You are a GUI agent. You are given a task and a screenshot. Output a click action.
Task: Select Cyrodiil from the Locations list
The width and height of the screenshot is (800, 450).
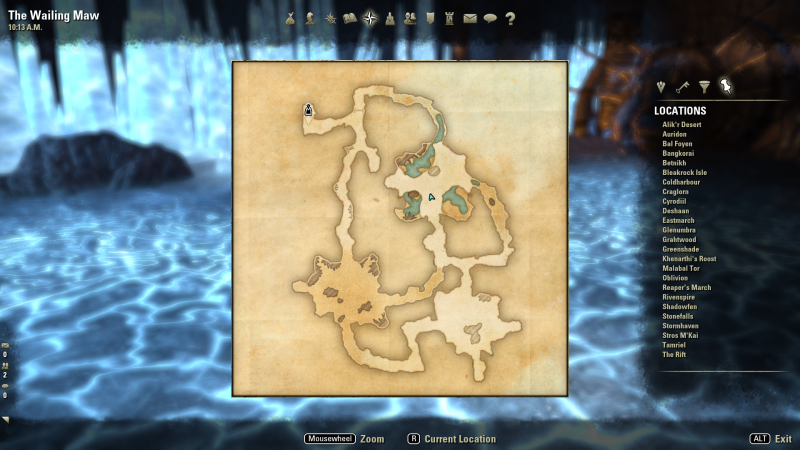click(676, 201)
